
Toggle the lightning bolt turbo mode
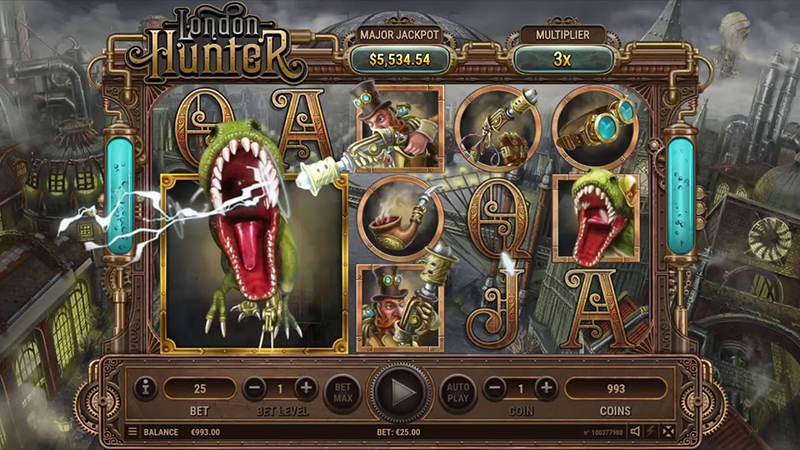(651, 432)
